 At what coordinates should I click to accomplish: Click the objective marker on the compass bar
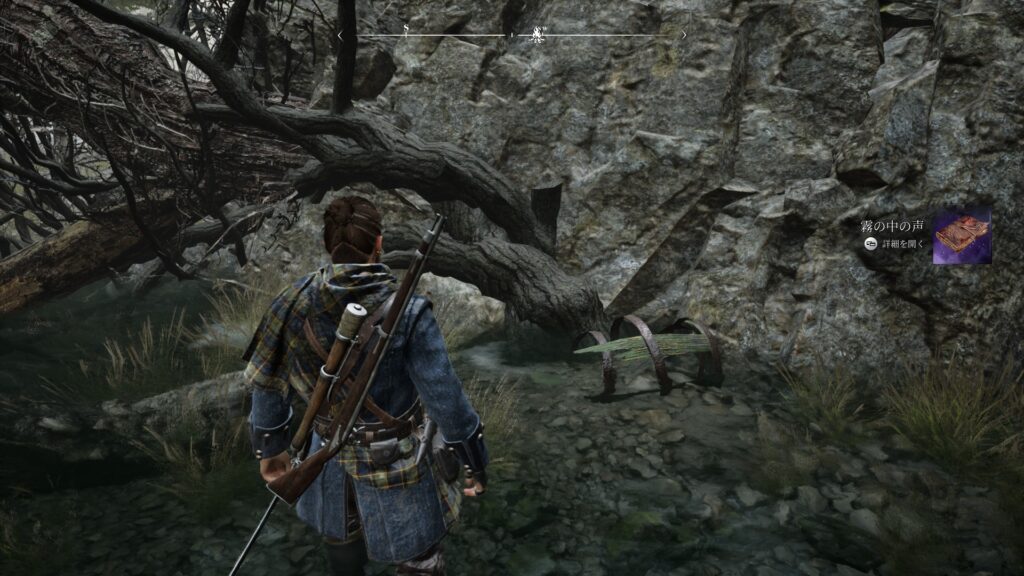tap(538, 34)
